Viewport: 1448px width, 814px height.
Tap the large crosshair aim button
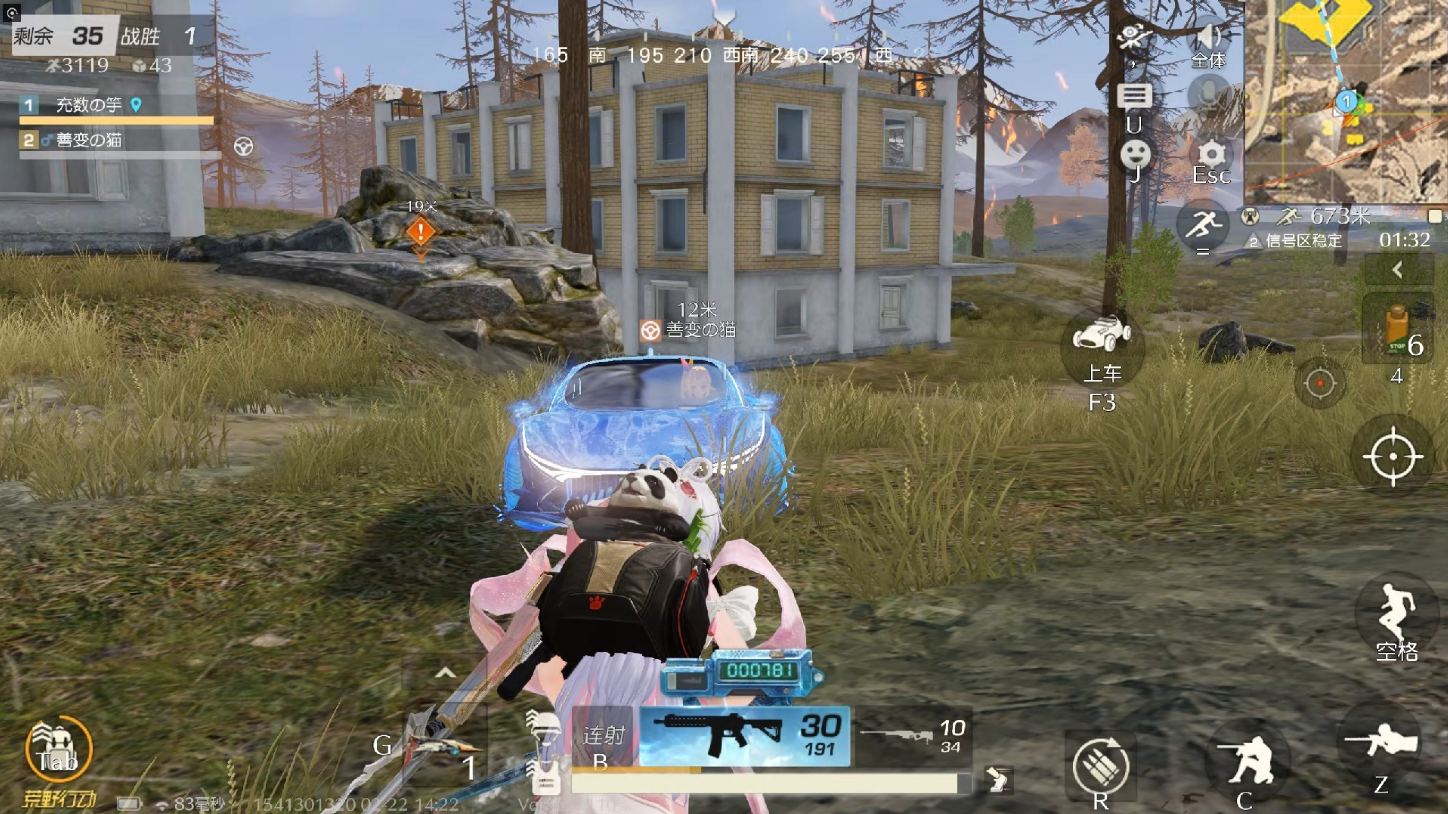1392,456
